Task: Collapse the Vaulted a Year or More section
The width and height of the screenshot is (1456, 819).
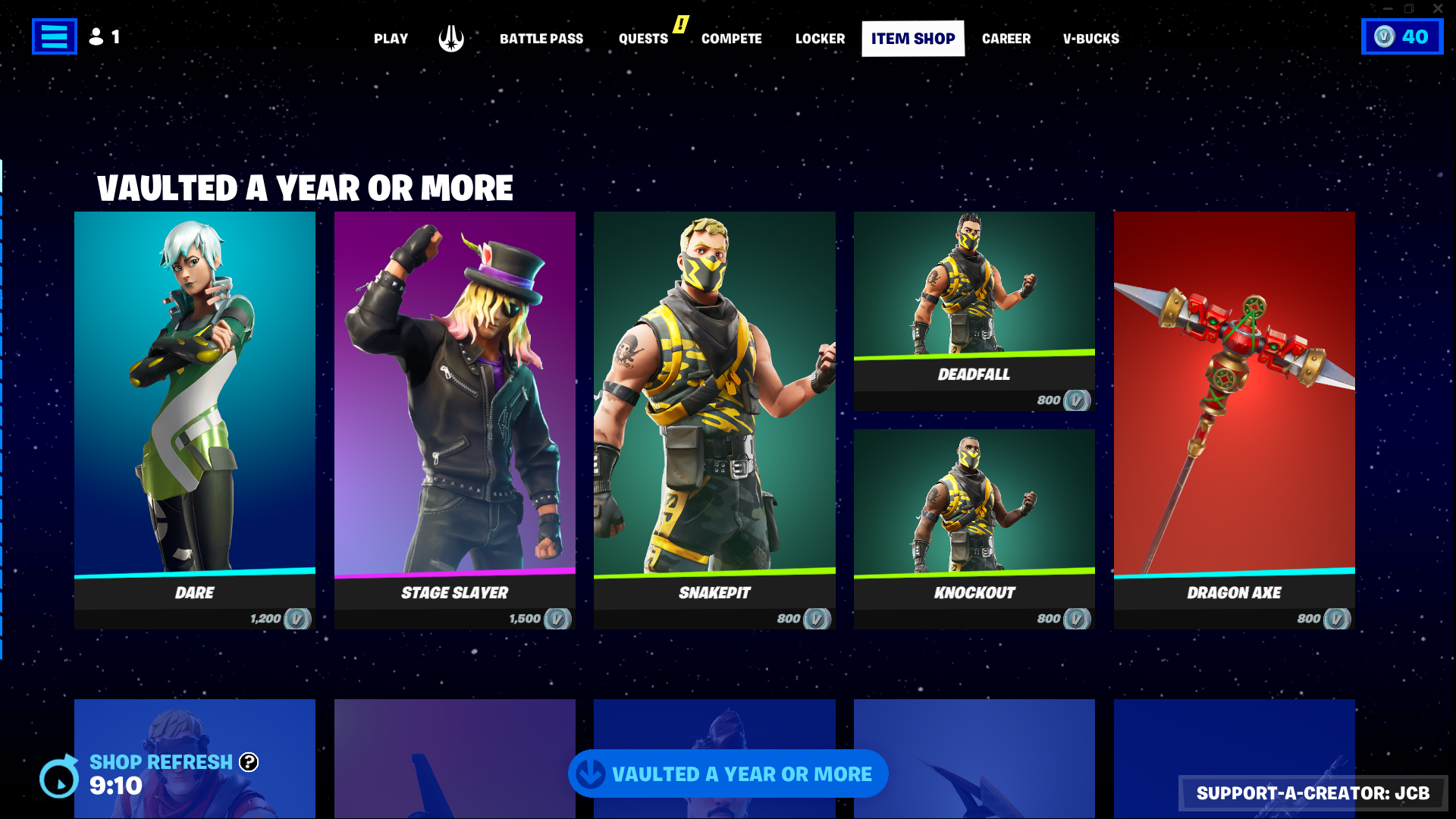Action: click(x=728, y=773)
